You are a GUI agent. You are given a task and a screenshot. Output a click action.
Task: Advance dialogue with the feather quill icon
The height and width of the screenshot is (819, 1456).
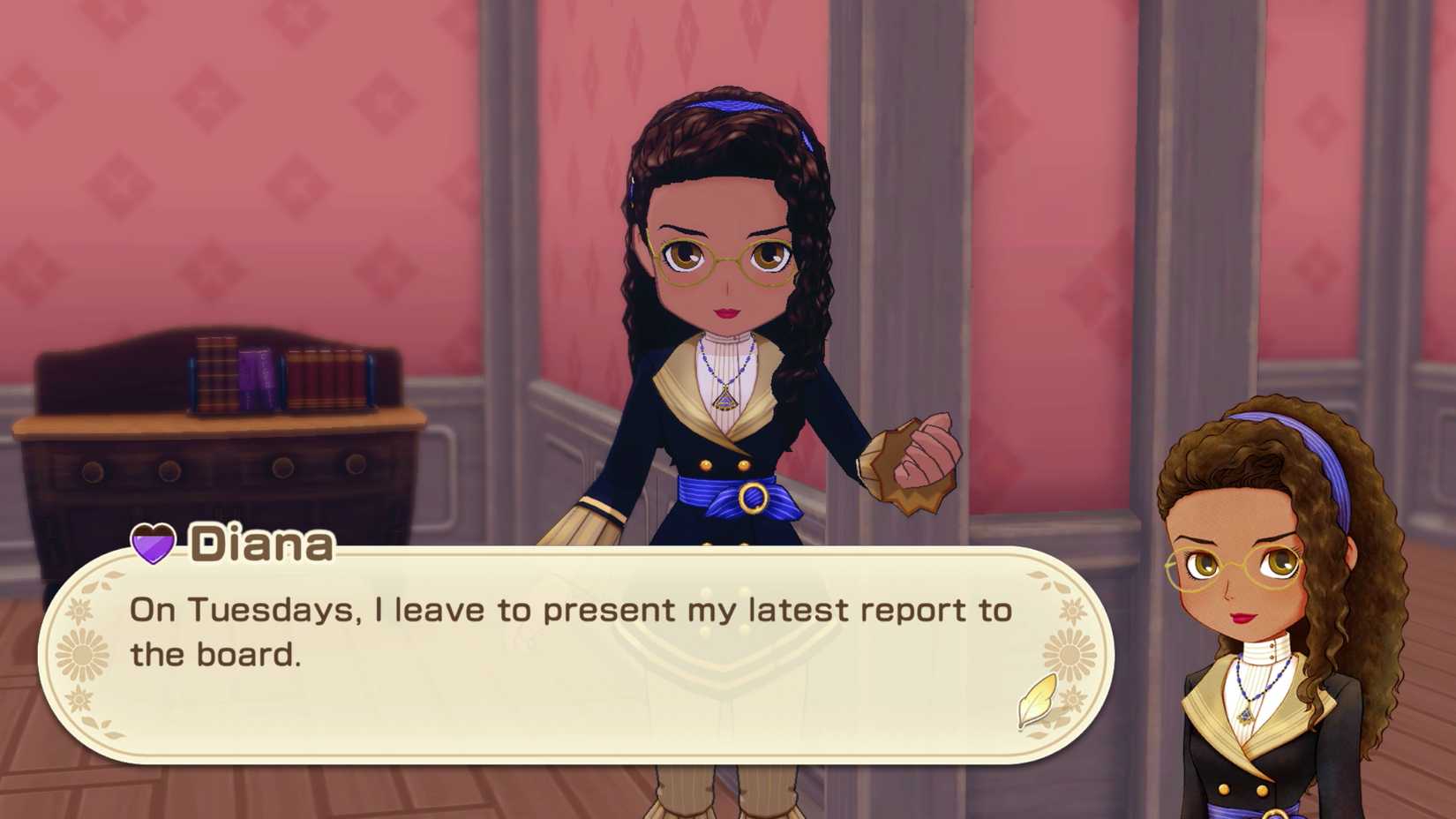[1037, 700]
